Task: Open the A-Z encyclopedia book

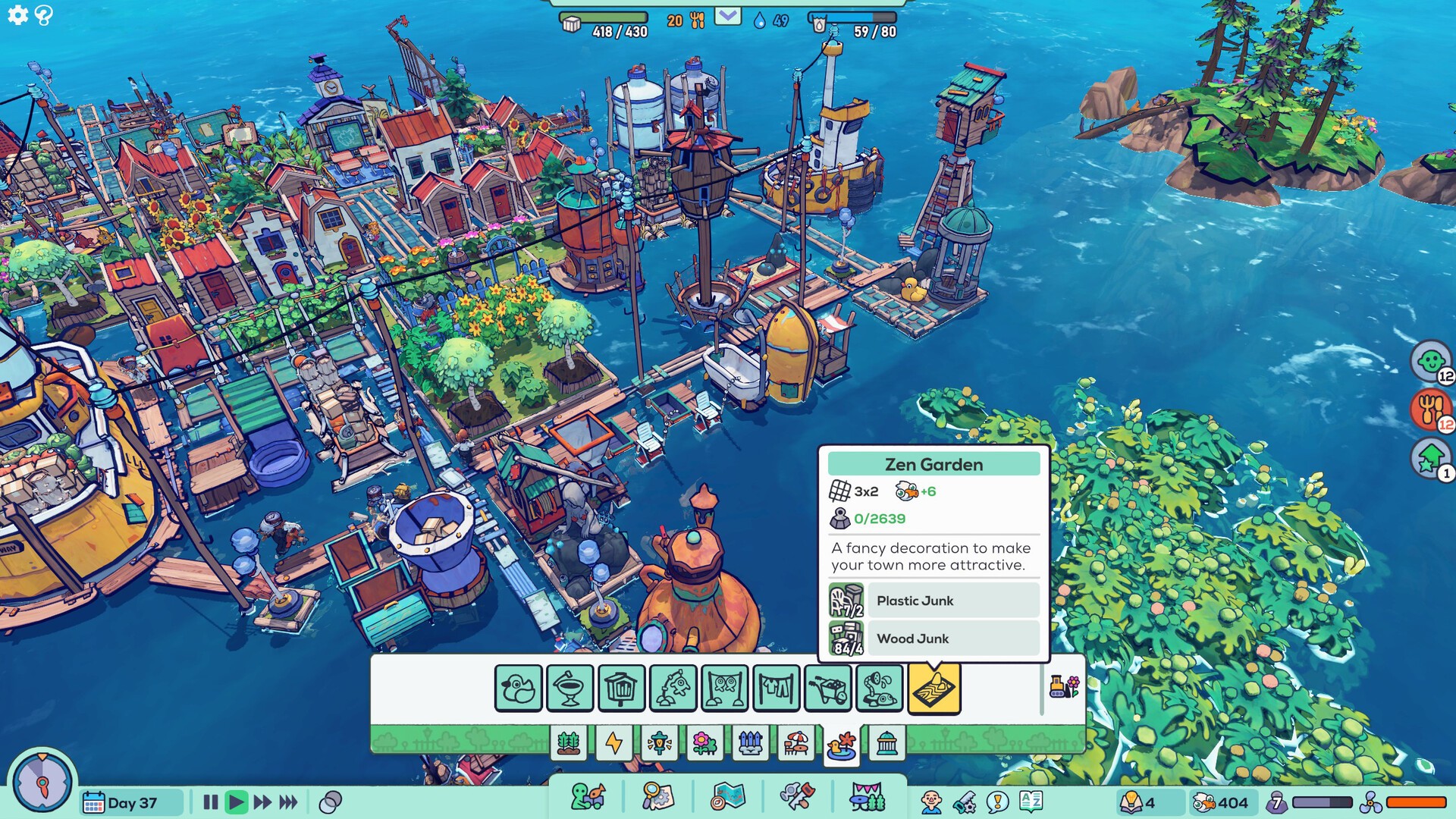Action: (1031, 801)
